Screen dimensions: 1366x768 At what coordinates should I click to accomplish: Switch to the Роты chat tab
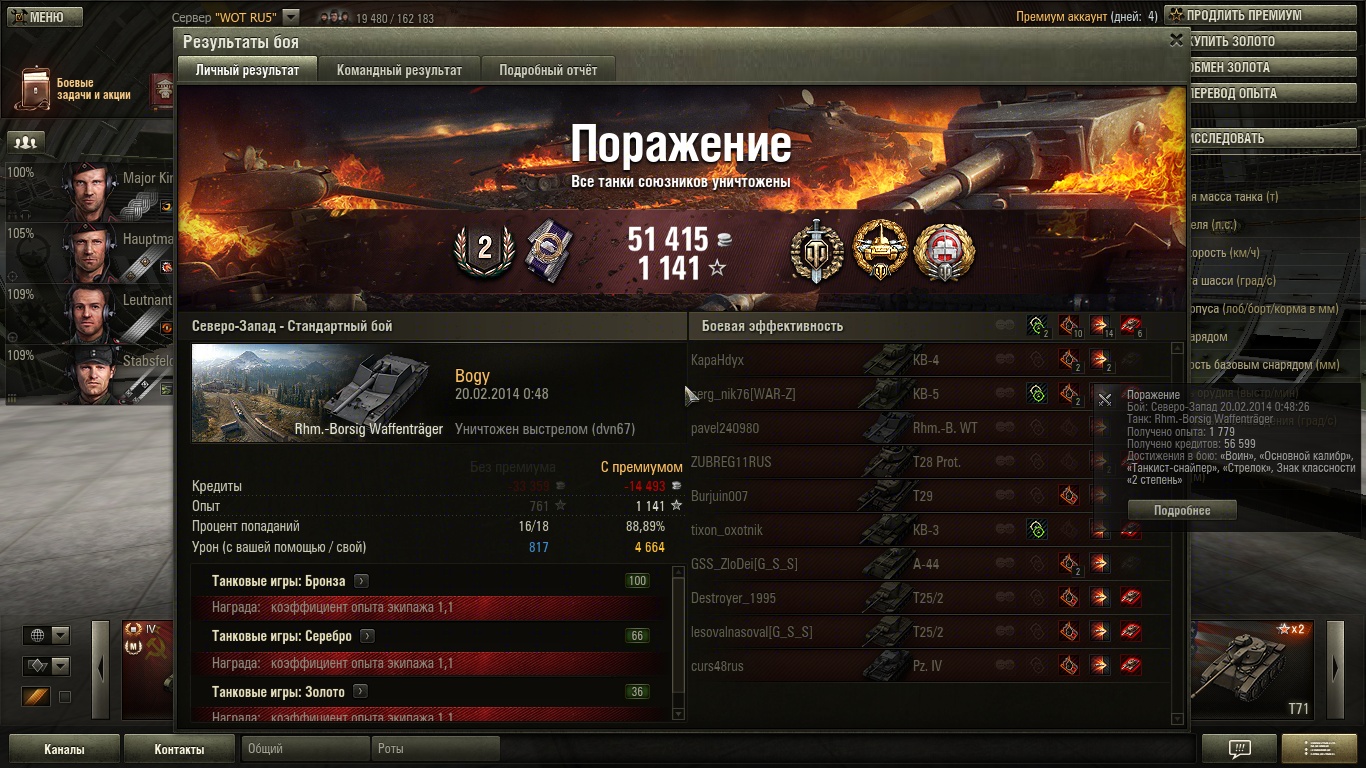click(x=436, y=749)
